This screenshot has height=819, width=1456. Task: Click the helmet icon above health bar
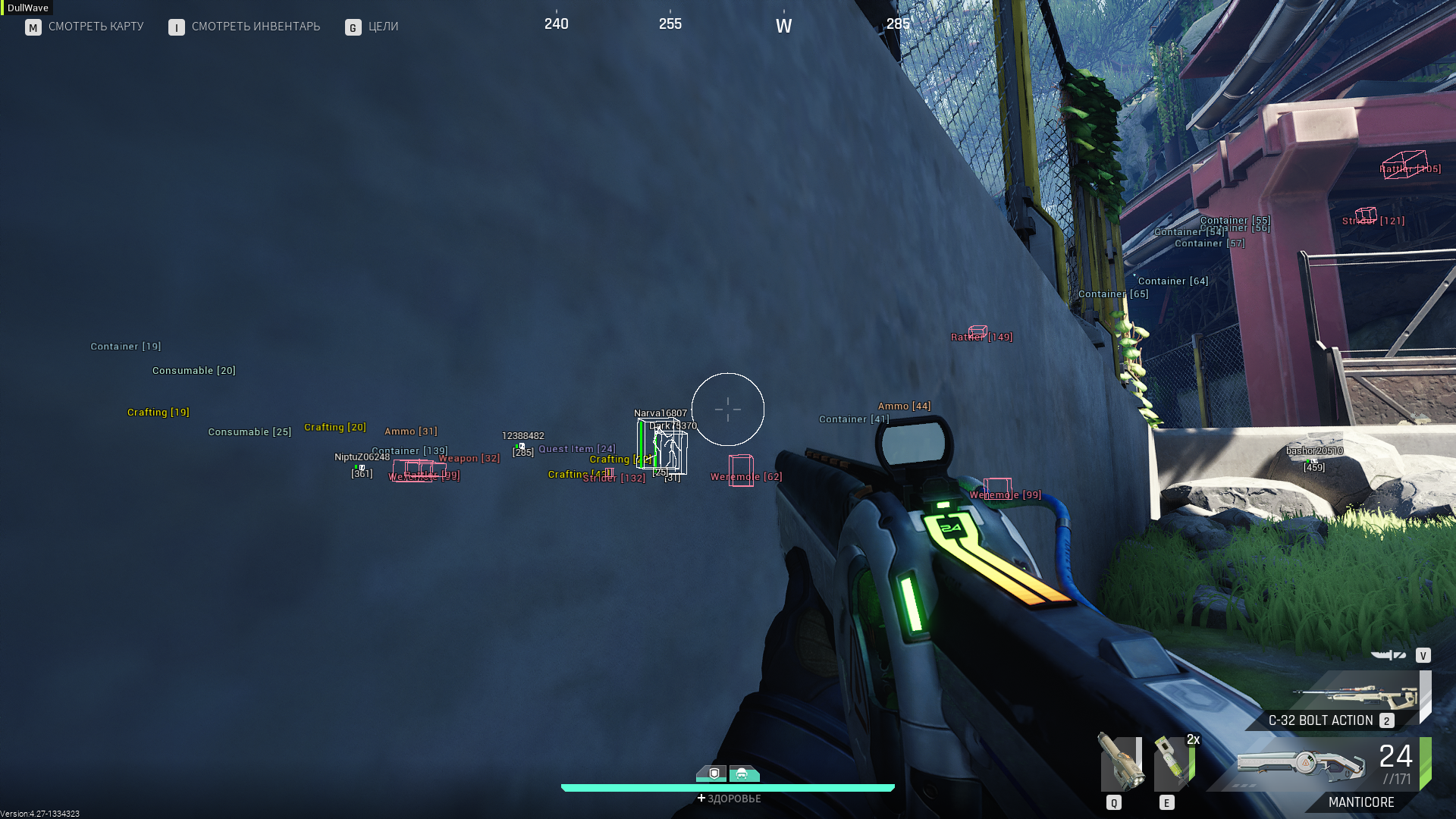pyautogui.click(x=745, y=773)
